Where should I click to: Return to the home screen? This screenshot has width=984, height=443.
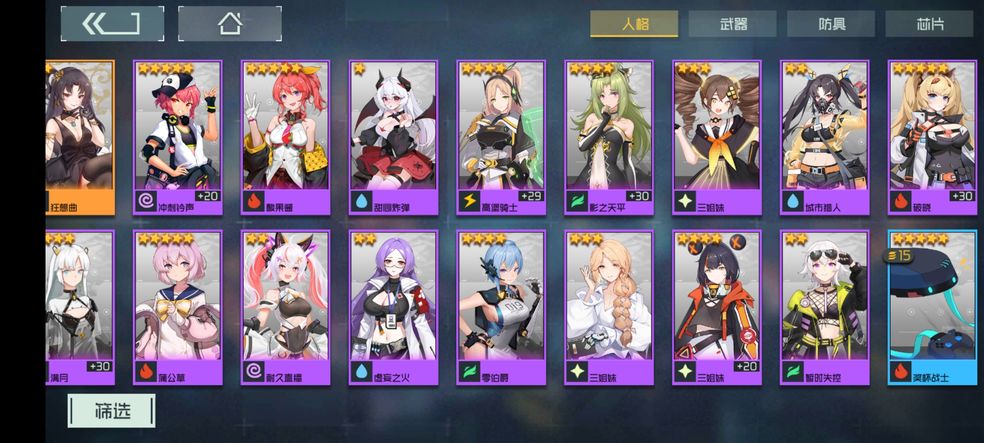pyautogui.click(x=229, y=24)
